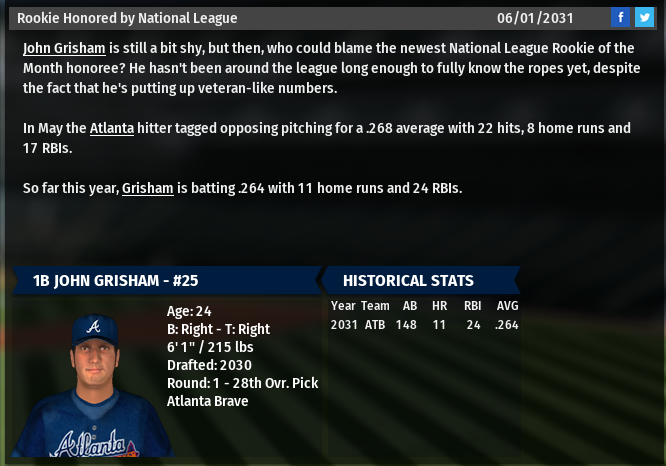Select the 2031 ATB historical stats row
This screenshot has width=666, height=466.
point(424,324)
